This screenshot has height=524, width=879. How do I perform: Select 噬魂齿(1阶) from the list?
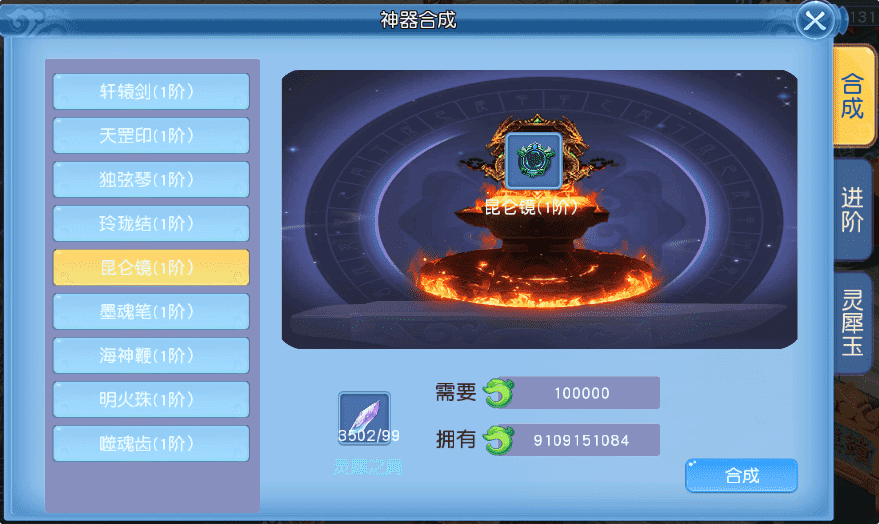(x=151, y=444)
